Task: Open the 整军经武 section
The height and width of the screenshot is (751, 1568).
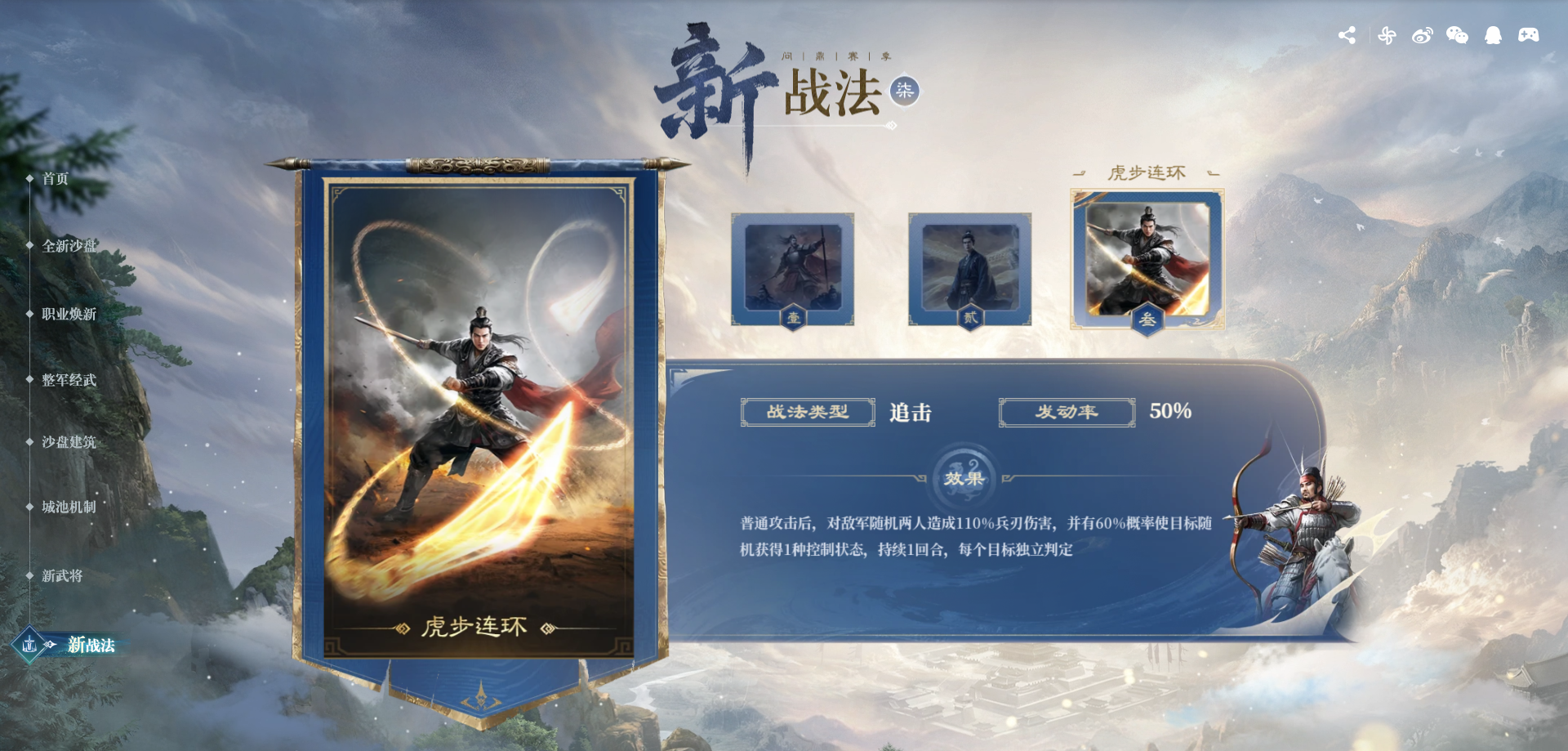Action: click(69, 381)
